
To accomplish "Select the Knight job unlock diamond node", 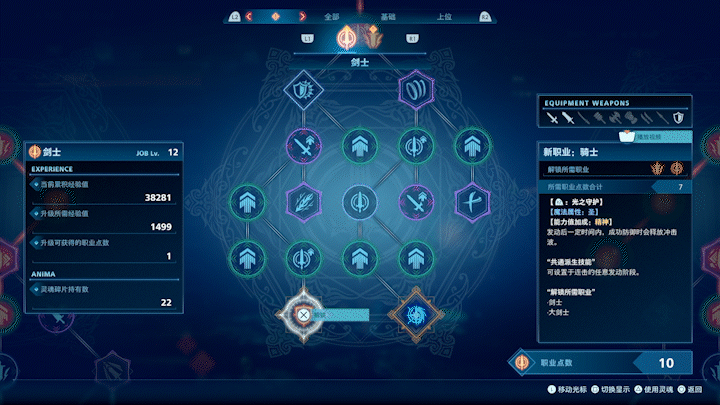I will pos(412,314).
